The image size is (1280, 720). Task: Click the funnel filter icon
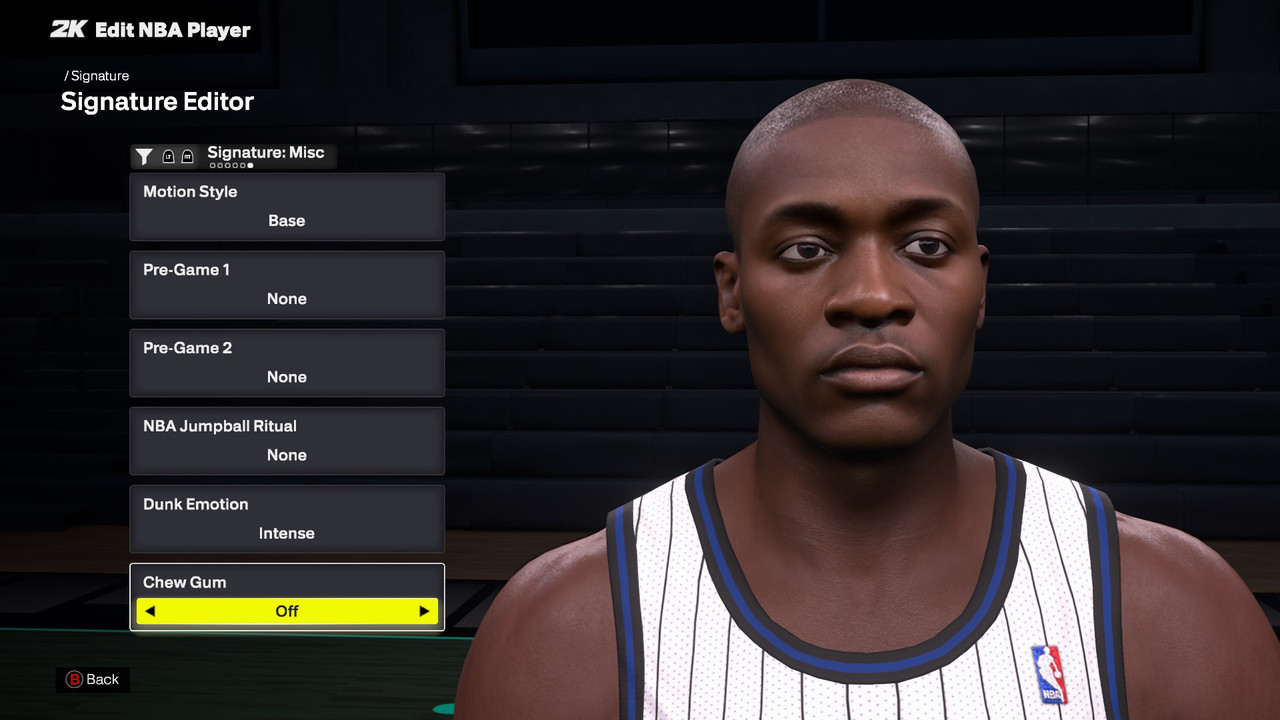(x=144, y=156)
